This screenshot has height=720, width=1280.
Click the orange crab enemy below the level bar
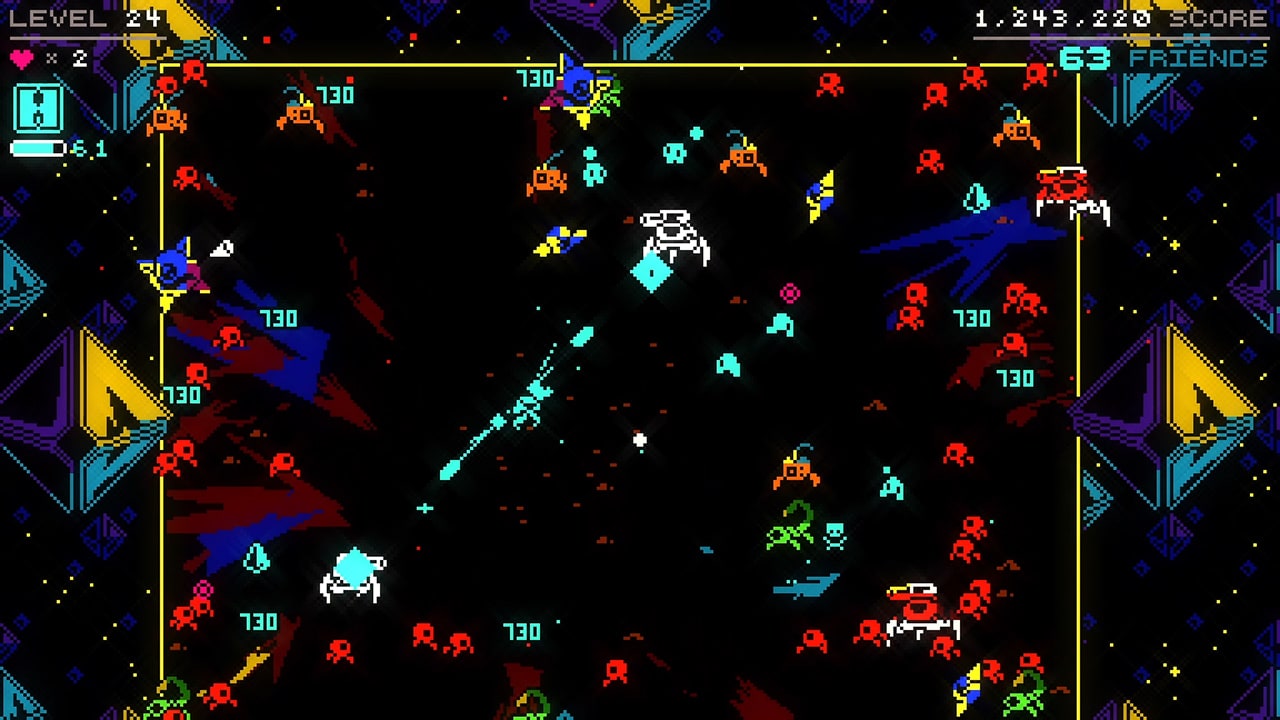point(166,121)
